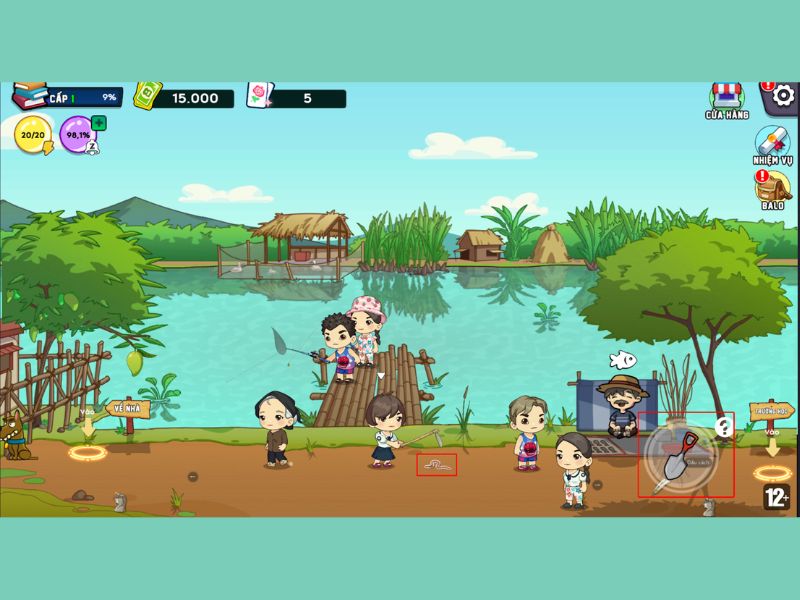Select the rose card currency icon

pyautogui.click(x=258, y=96)
